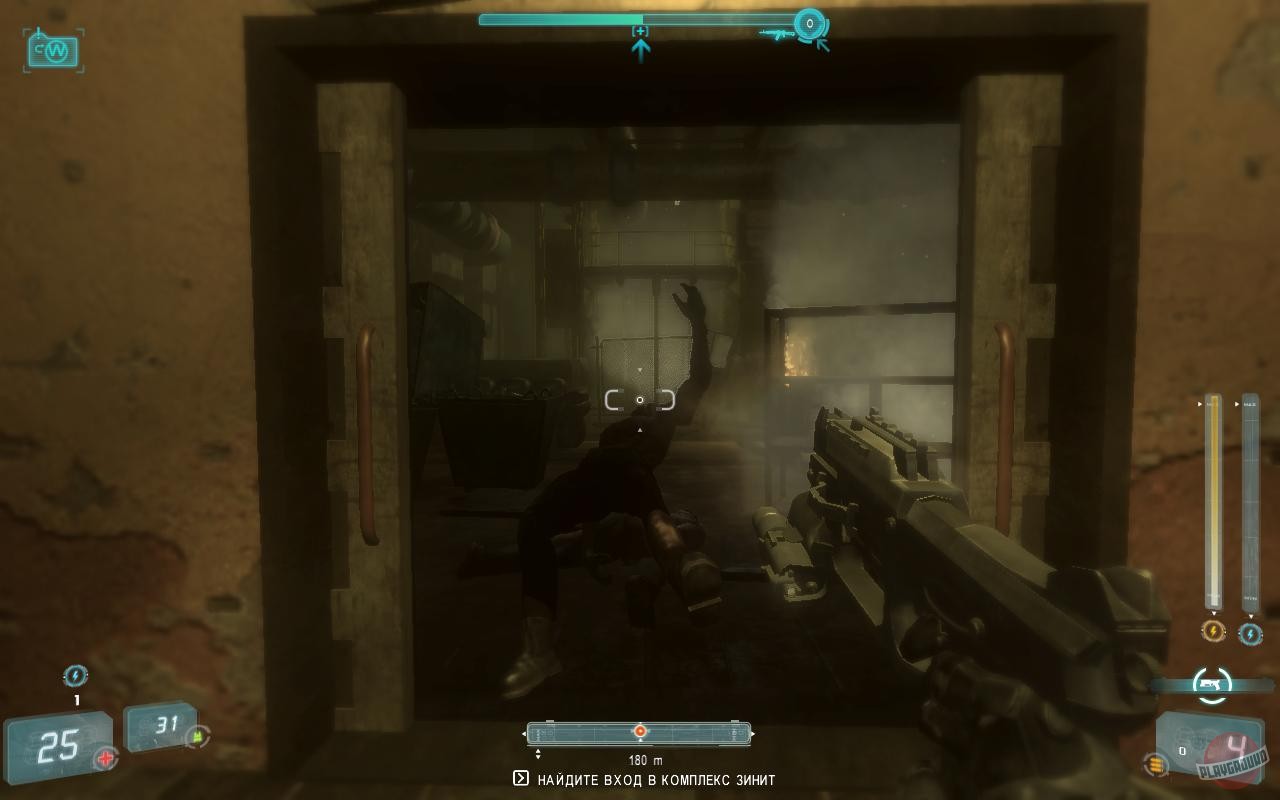
Task: Click the circular weapon counter showing 0
Action: coord(808,23)
